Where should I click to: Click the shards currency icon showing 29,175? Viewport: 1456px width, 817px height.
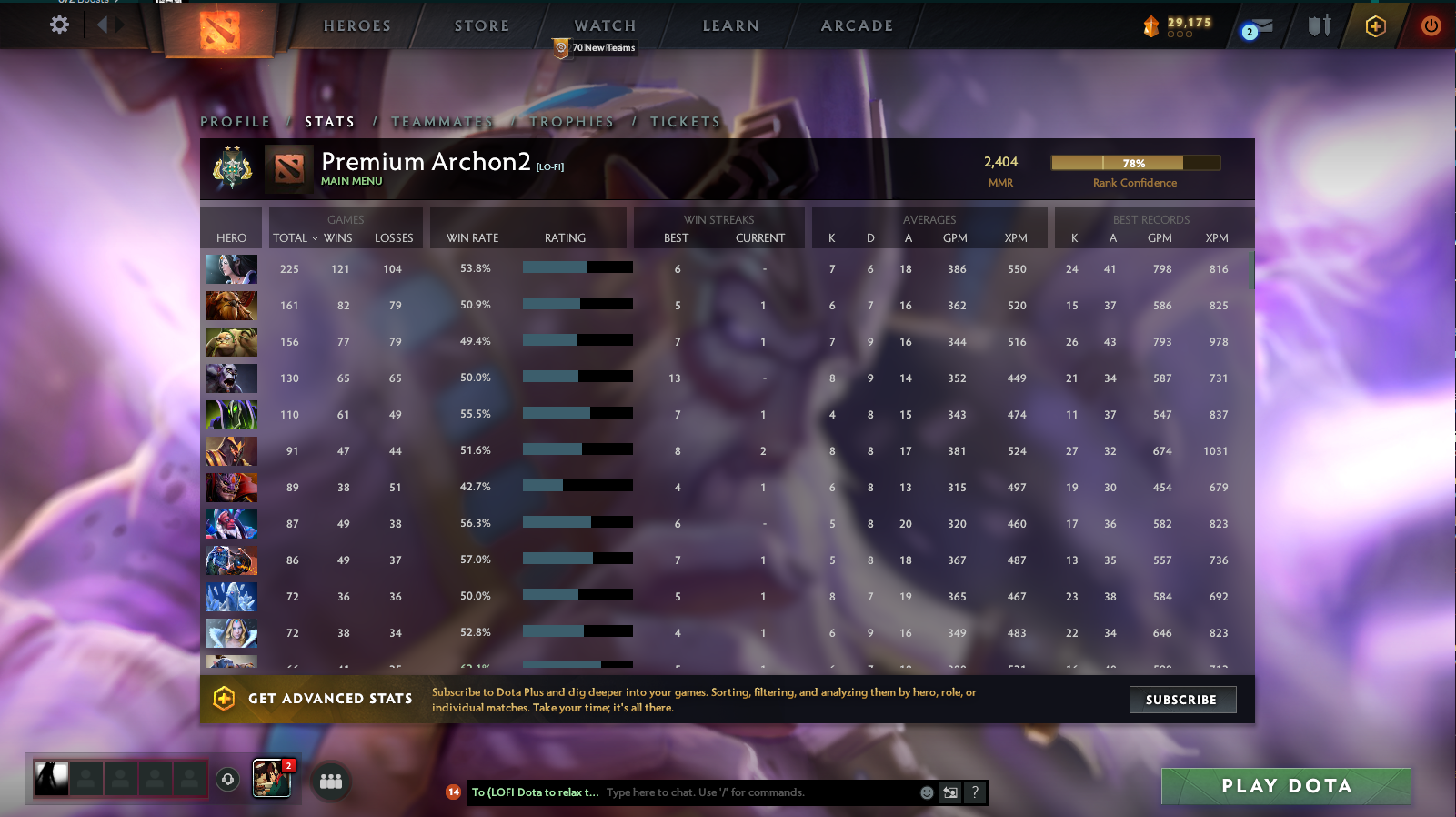point(1151,26)
